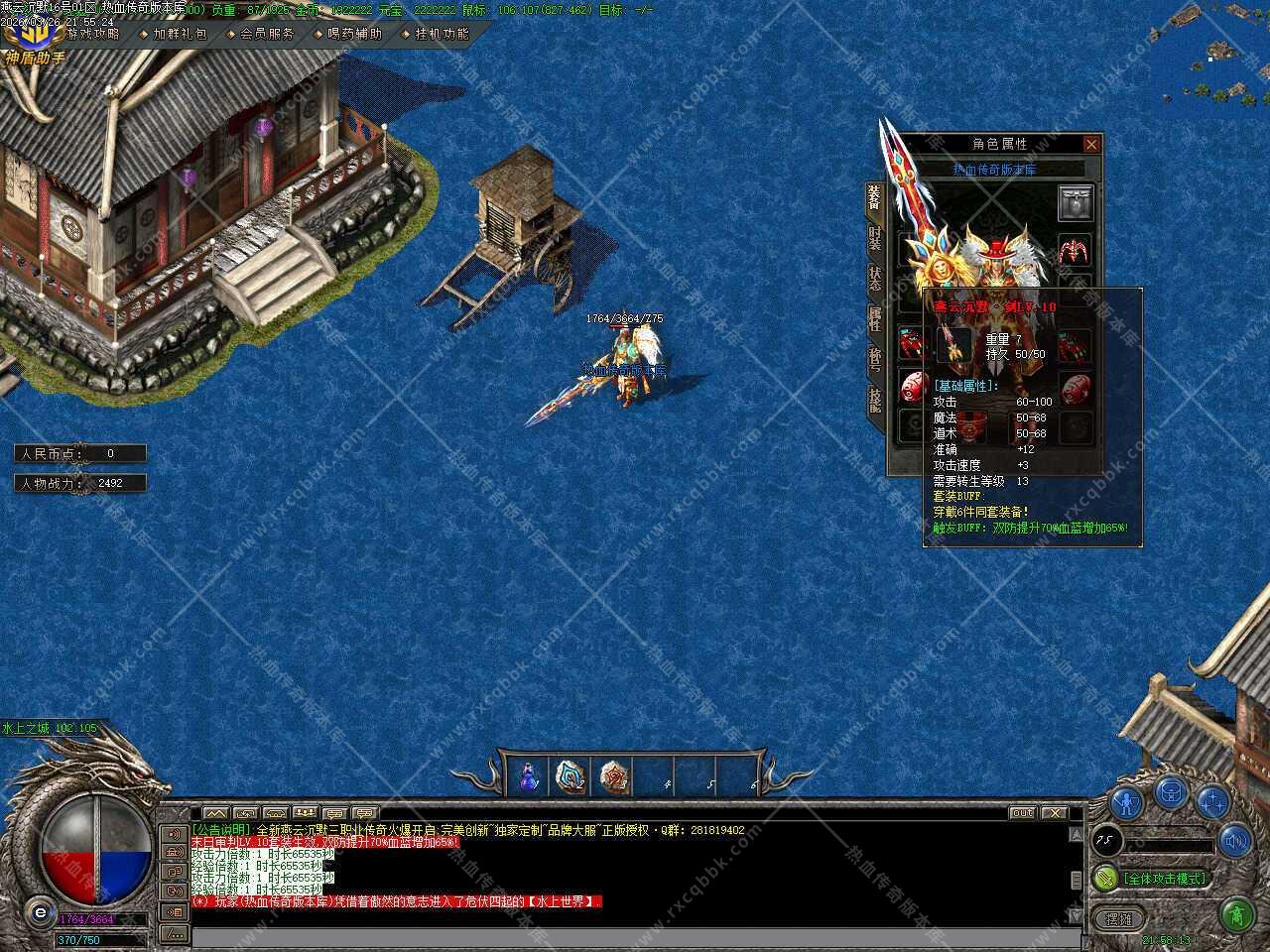Click the chat text input bar
1270x952 pixels.
point(635,937)
